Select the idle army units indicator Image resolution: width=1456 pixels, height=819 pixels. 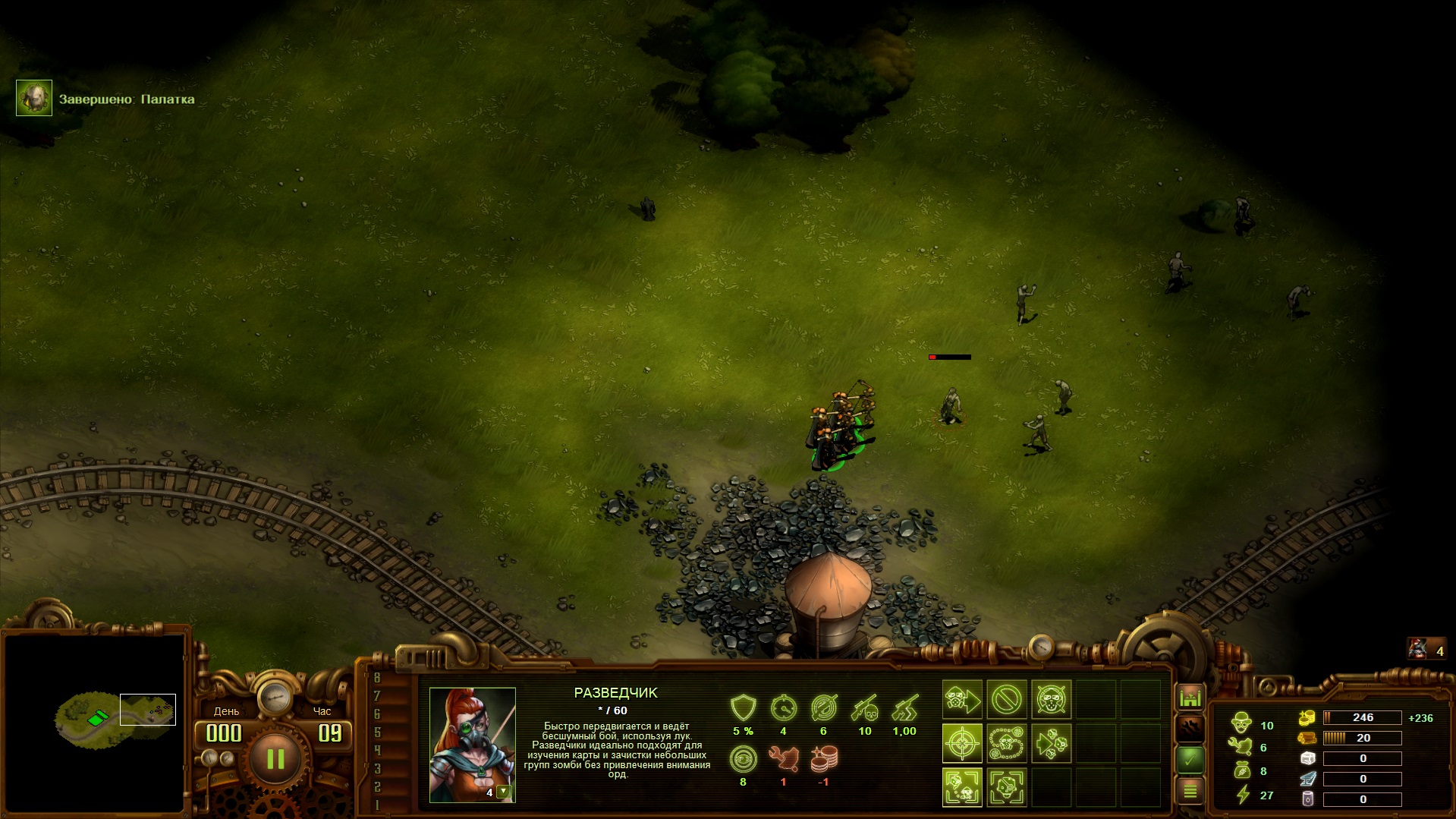(x=1426, y=650)
